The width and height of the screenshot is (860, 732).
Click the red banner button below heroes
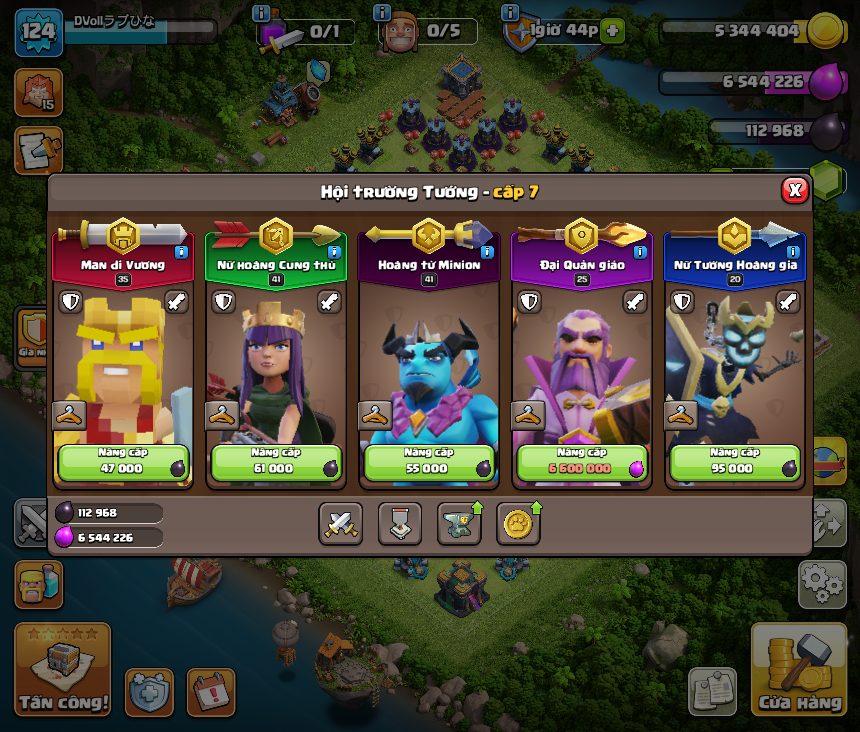click(x=399, y=523)
